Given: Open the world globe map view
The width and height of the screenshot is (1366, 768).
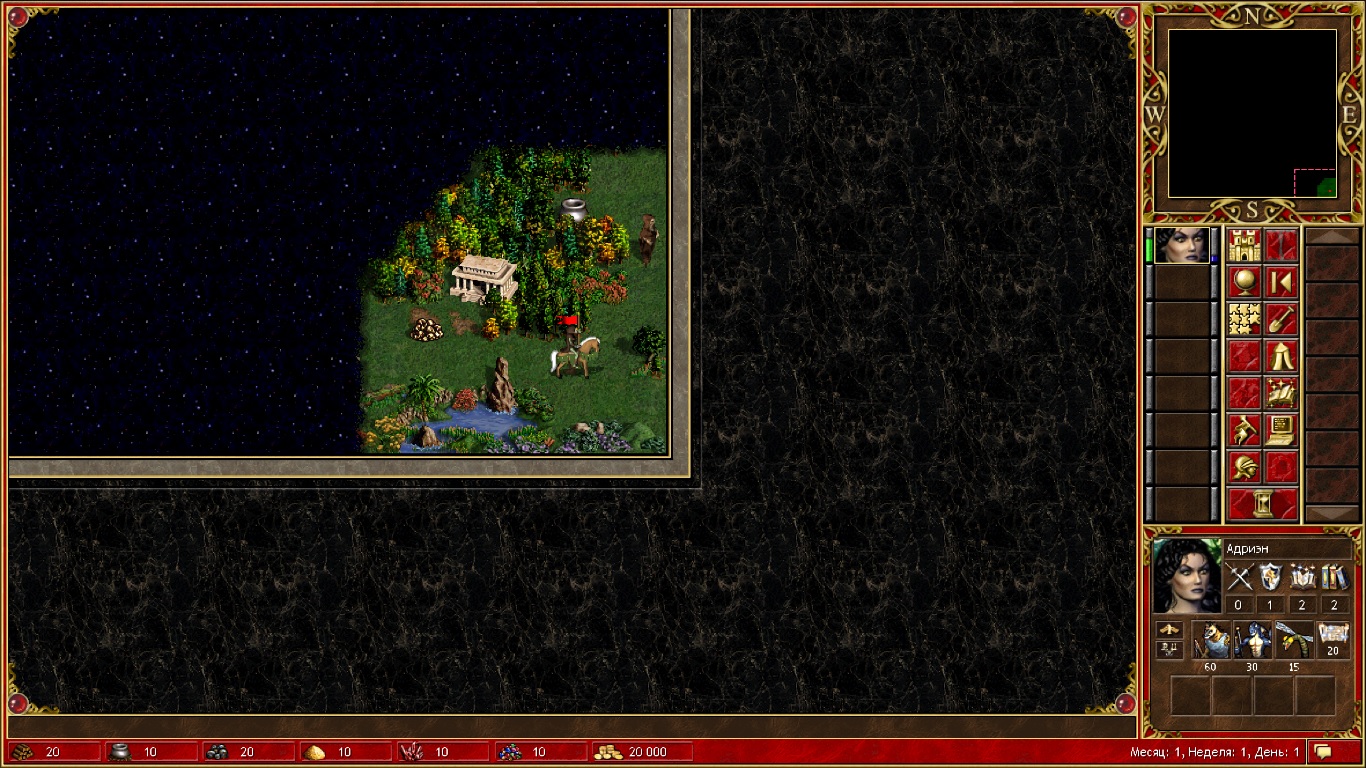Looking at the screenshot, I should [x=1244, y=282].
